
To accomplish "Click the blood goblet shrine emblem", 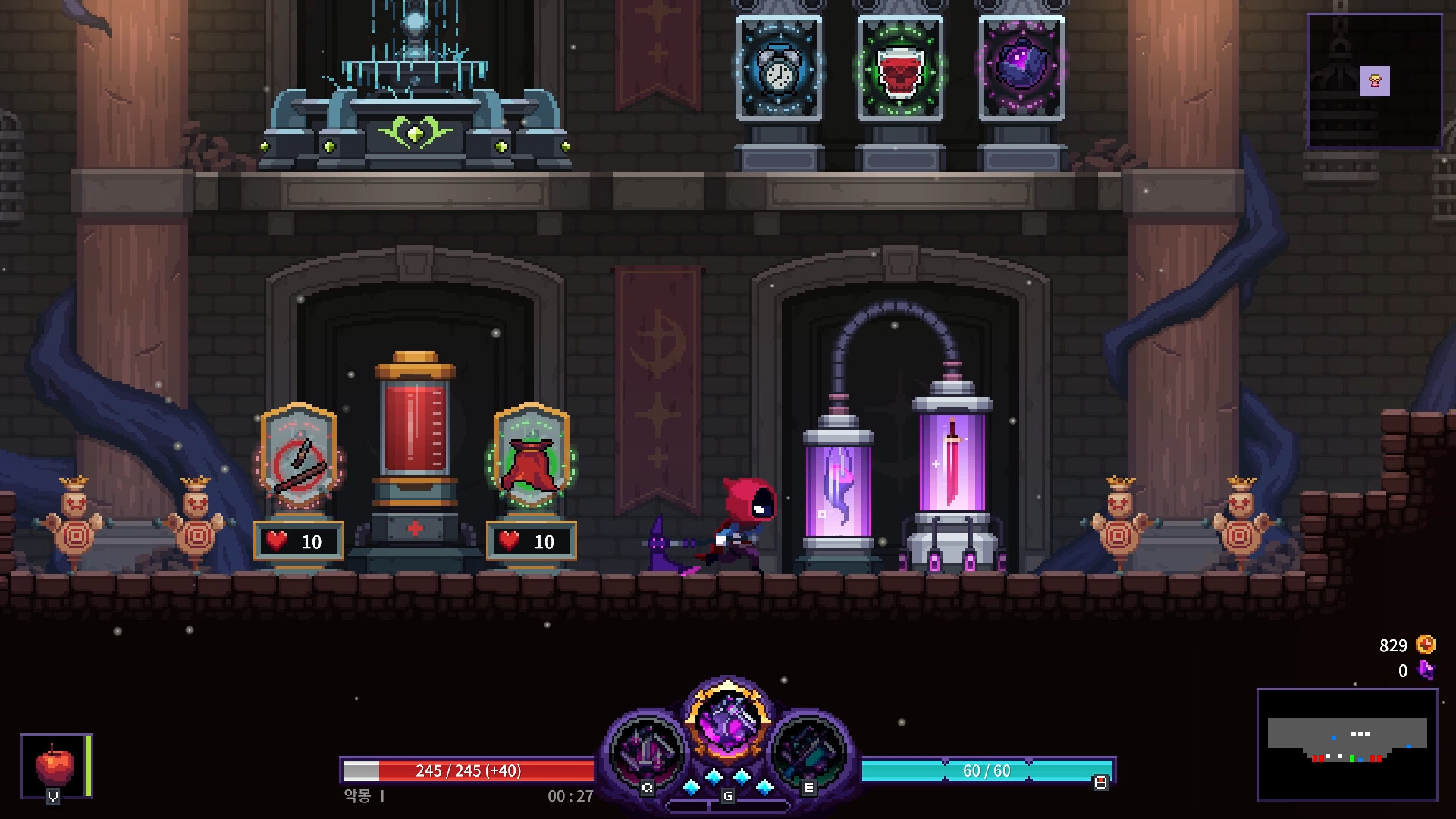I will [x=902, y=72].
